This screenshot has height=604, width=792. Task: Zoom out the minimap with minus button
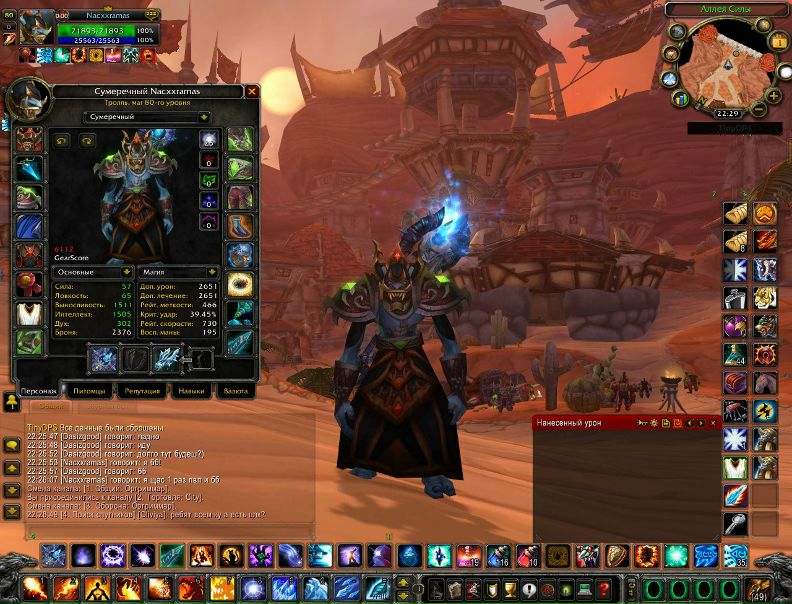761,108
